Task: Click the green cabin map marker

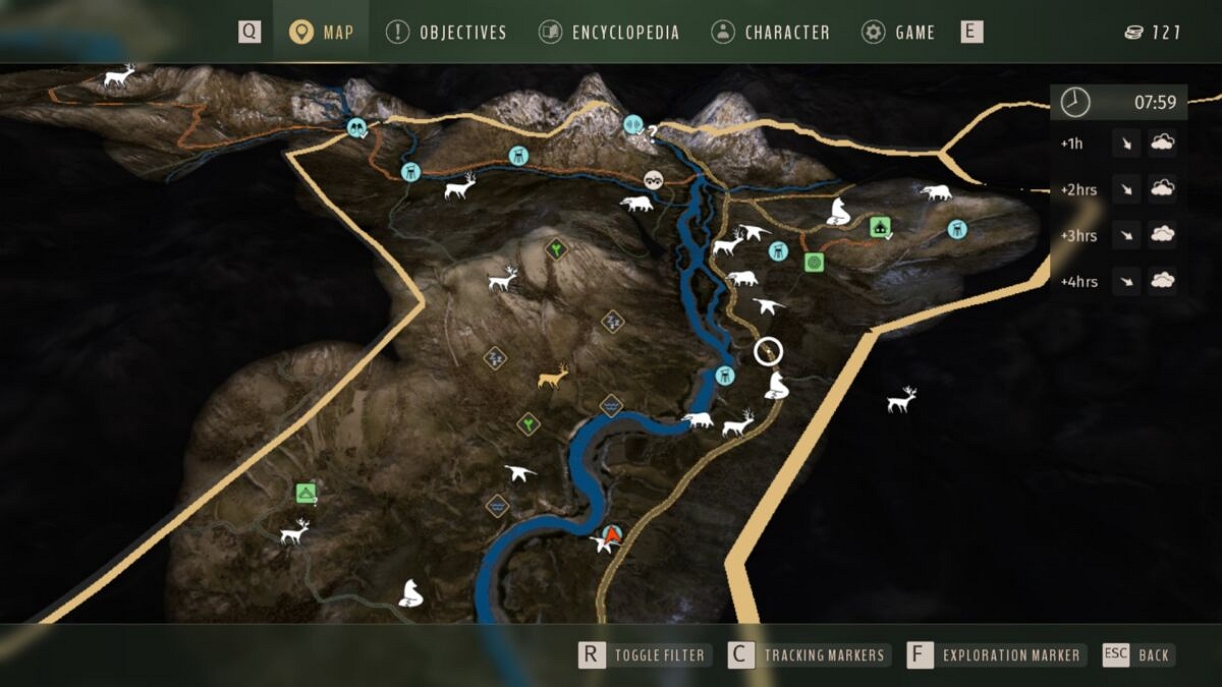Action: (x=880, y=227)
